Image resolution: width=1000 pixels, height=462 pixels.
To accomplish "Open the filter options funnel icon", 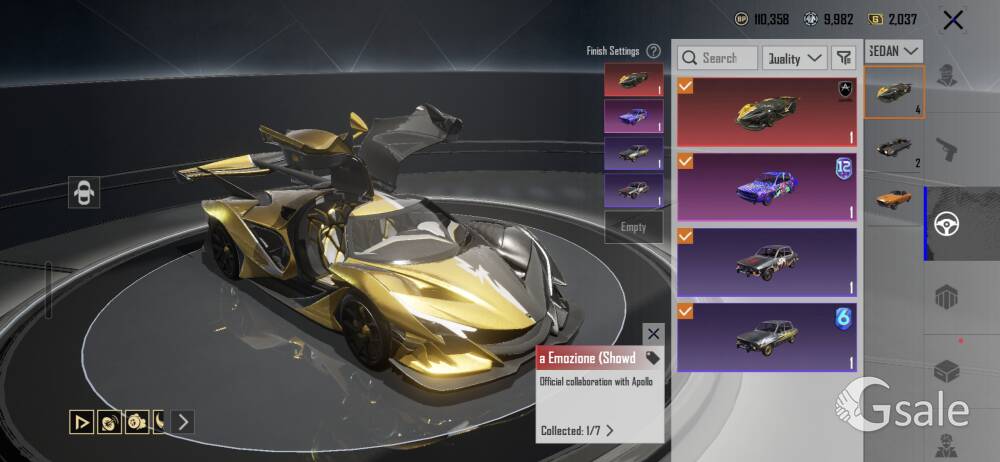I will click(844, 58).
